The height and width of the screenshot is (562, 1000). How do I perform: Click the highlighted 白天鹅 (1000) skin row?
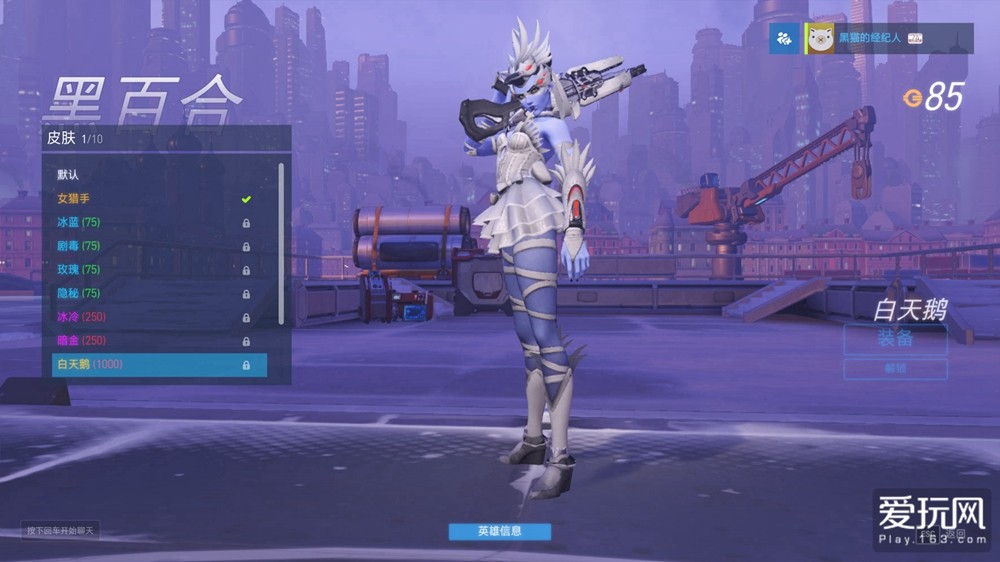[160, 365]
